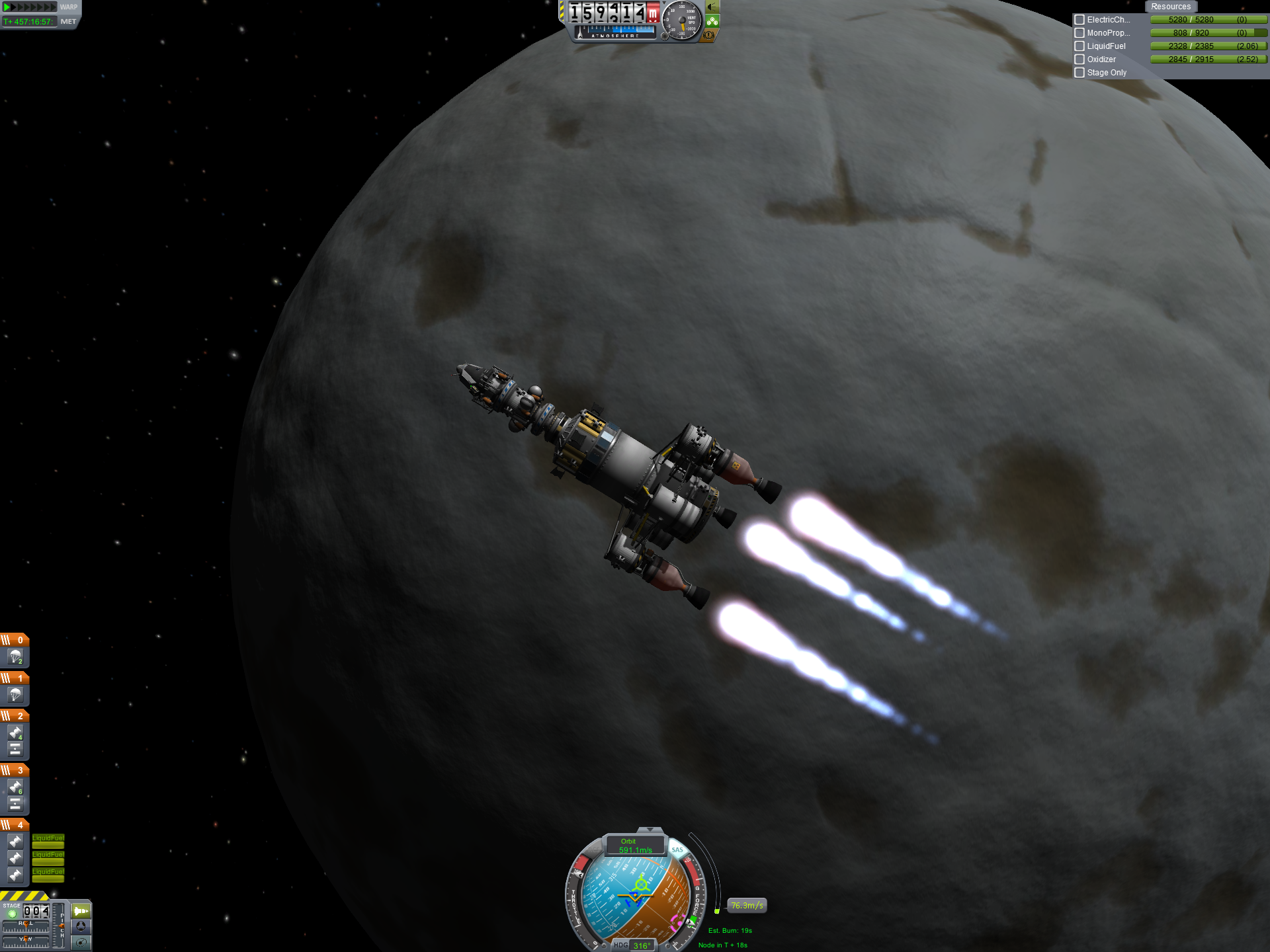1270x952 pixels.
Task: Click the MET mission time label
Action: (68, 22)
